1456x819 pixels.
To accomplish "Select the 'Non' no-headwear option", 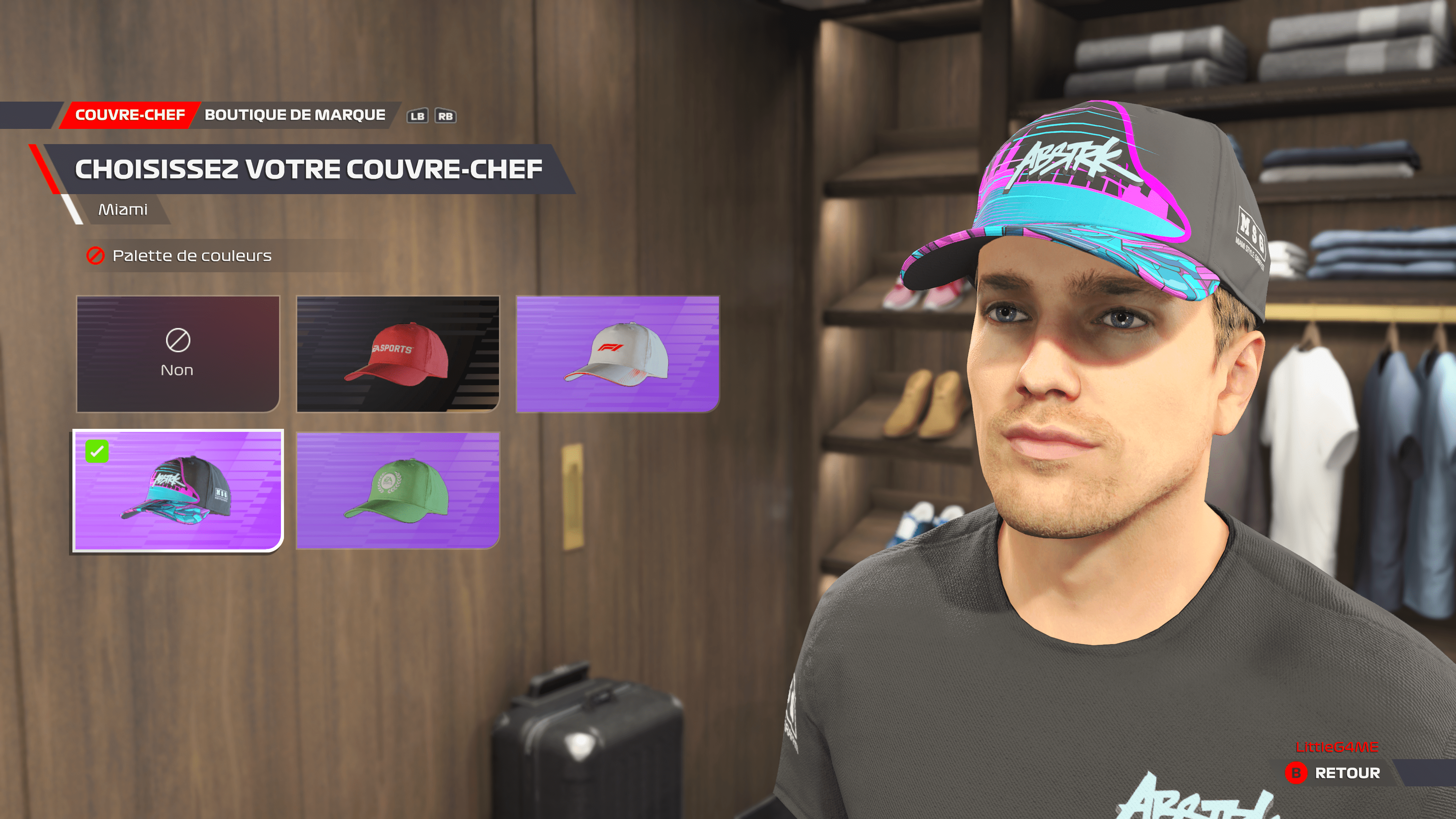I will pyautogui.click(x=178, y=354).
